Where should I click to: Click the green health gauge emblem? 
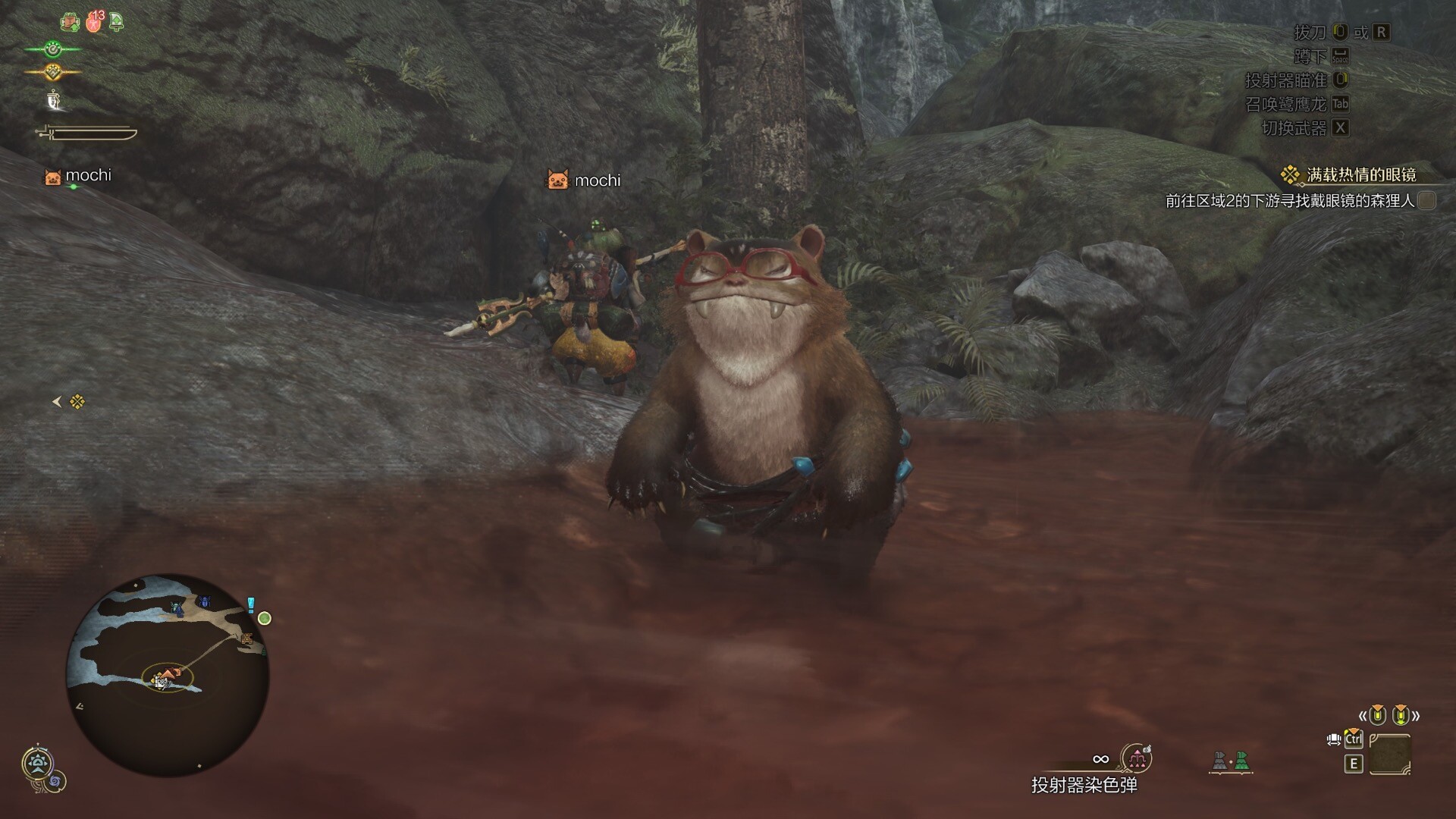52,50
